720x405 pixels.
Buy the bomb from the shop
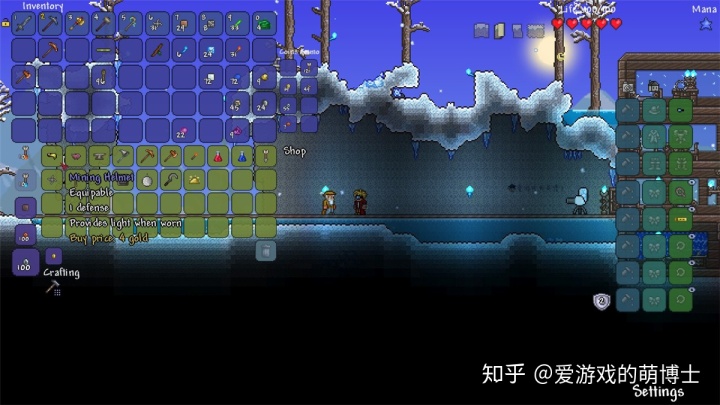pyautogui.click(x=147, y=180)
